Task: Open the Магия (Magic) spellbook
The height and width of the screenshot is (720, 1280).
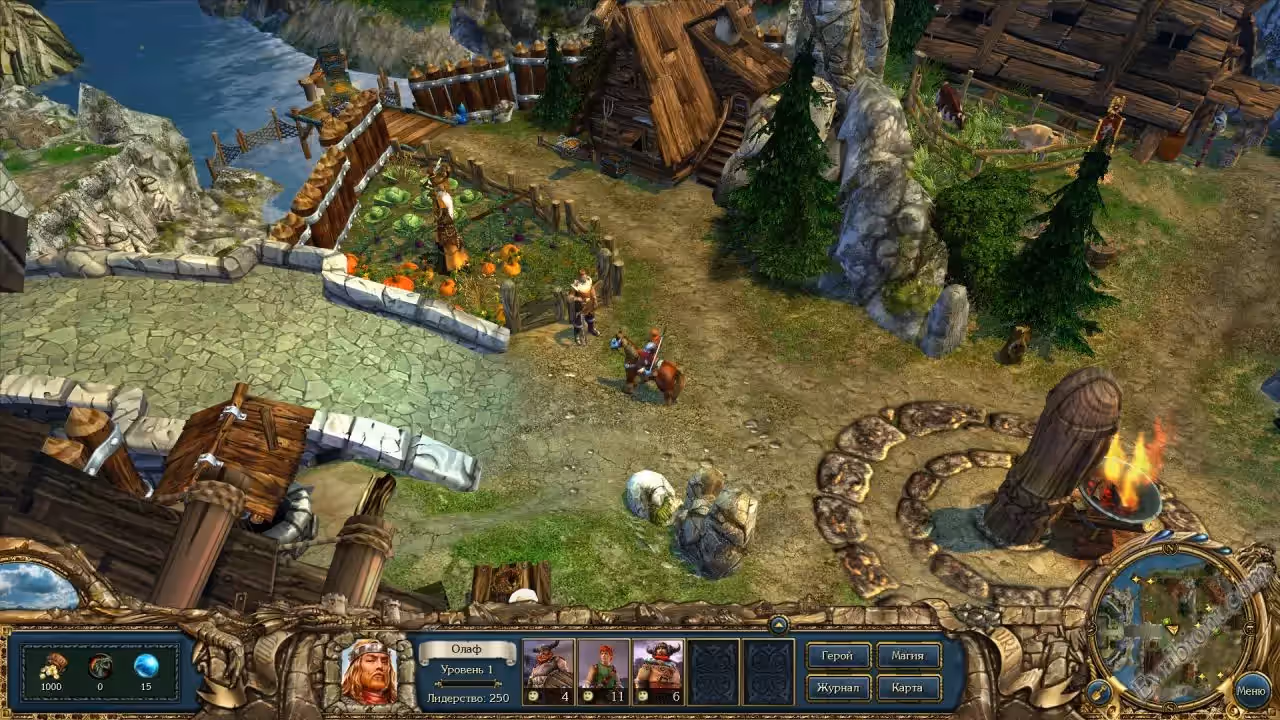Action: 908,656
